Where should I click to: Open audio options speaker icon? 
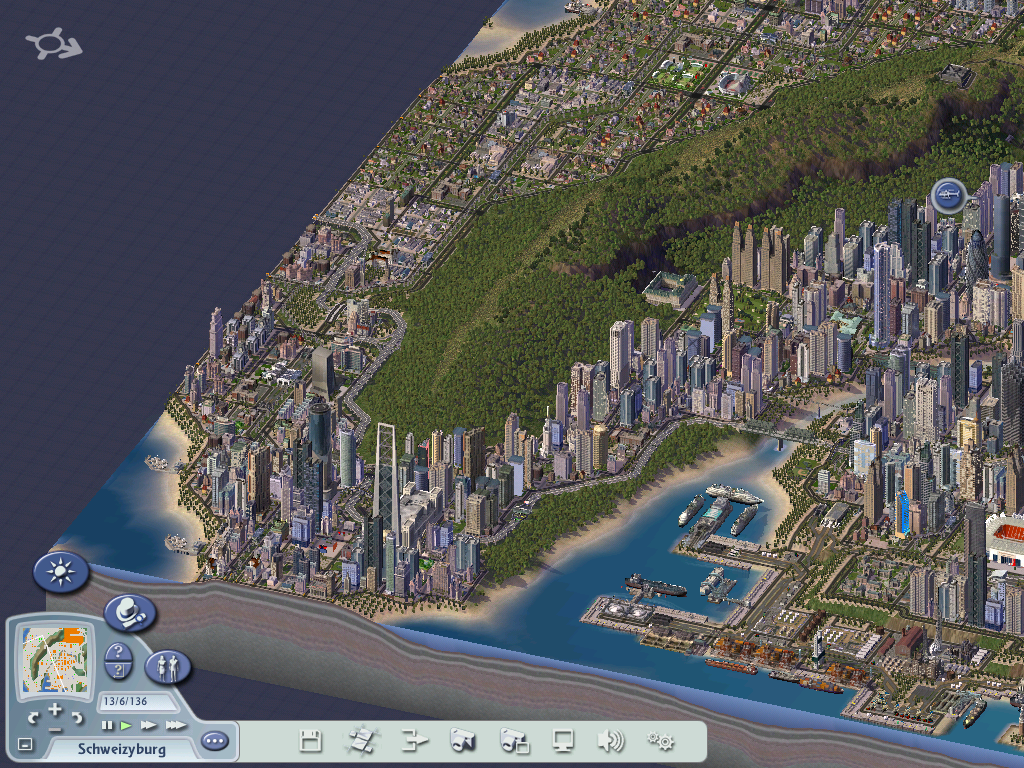610,741
